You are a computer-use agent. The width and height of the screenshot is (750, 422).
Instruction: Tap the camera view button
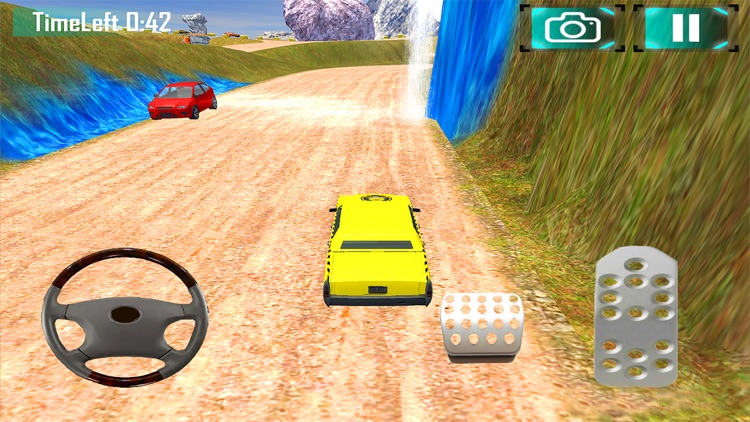[572, 27]
